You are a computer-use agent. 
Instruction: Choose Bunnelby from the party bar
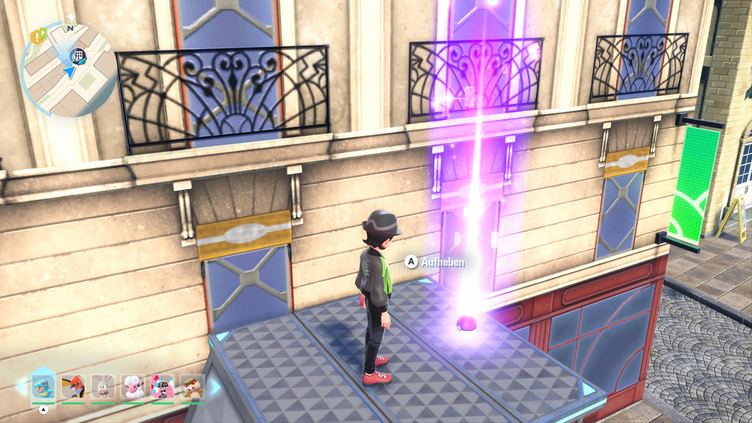coord(102,386)
